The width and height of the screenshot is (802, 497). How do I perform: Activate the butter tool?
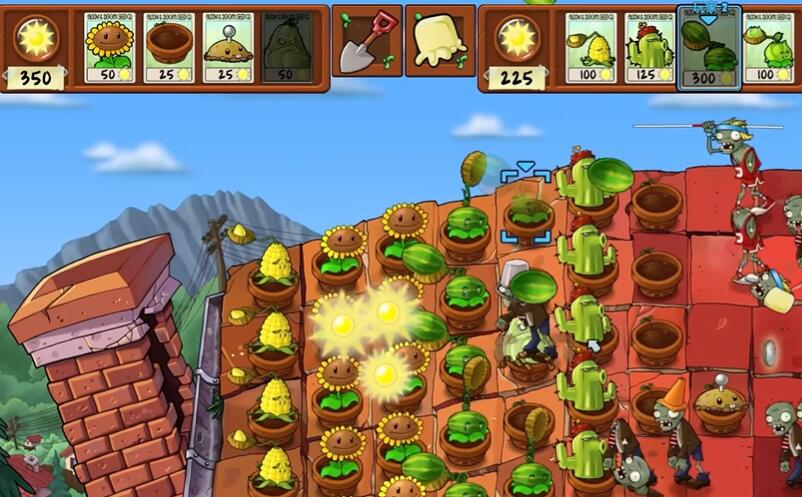439,41
